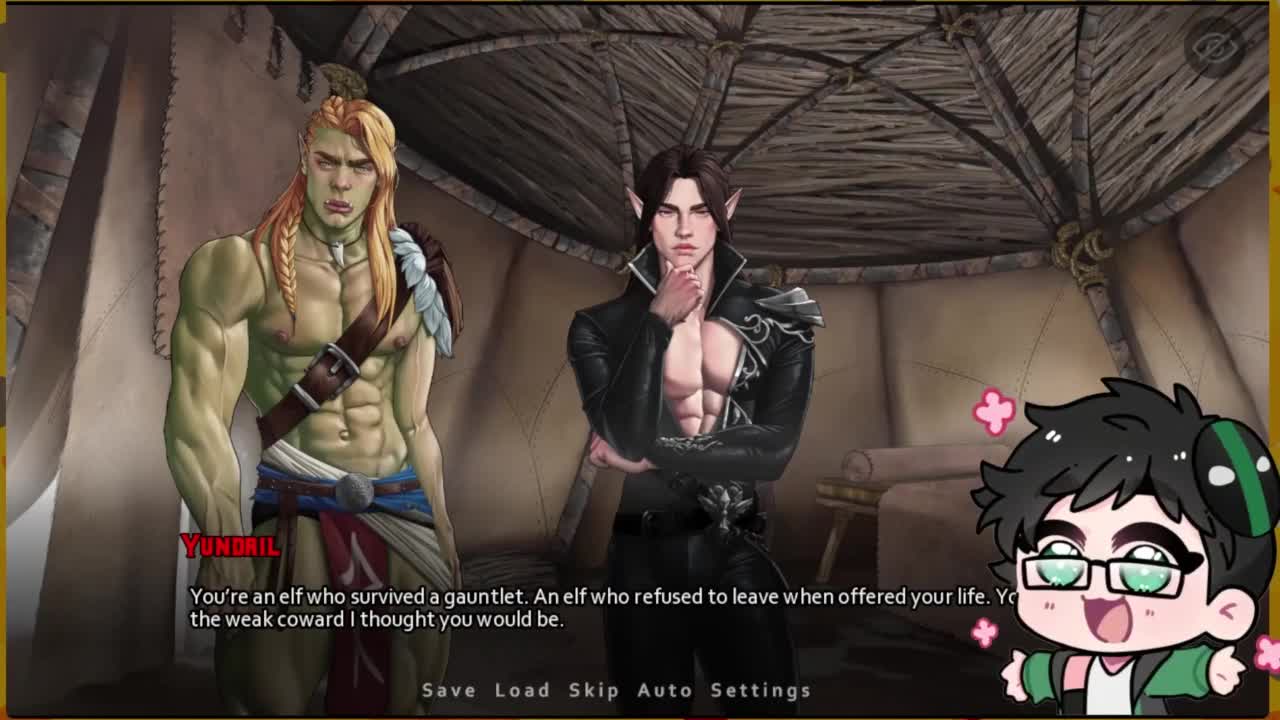
Task: Open the Load menu
Action: pos(522,690)
